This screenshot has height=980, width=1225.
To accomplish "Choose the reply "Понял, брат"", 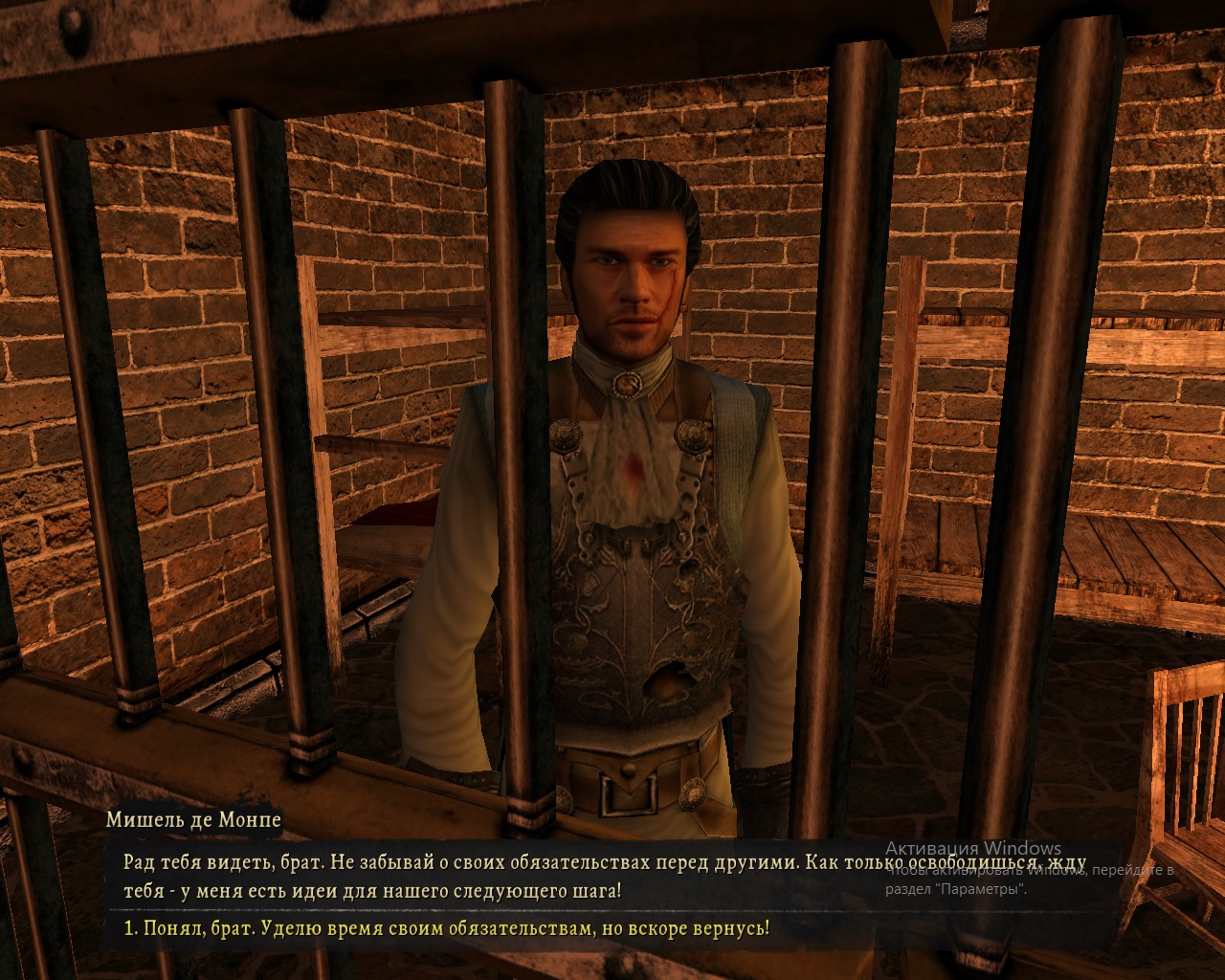I will click(446, 929).
